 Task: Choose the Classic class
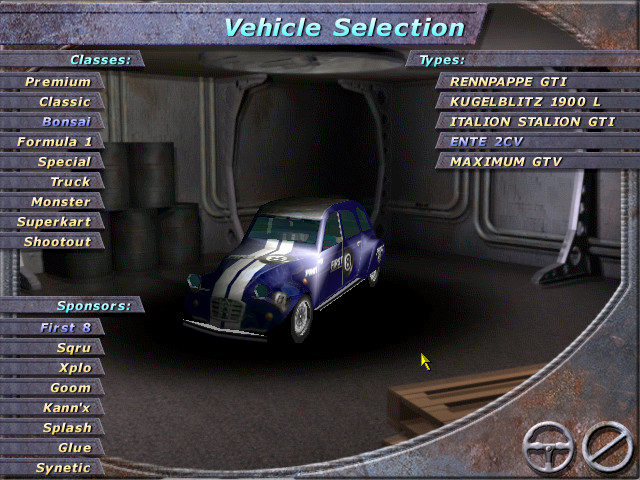coord(64,102)
